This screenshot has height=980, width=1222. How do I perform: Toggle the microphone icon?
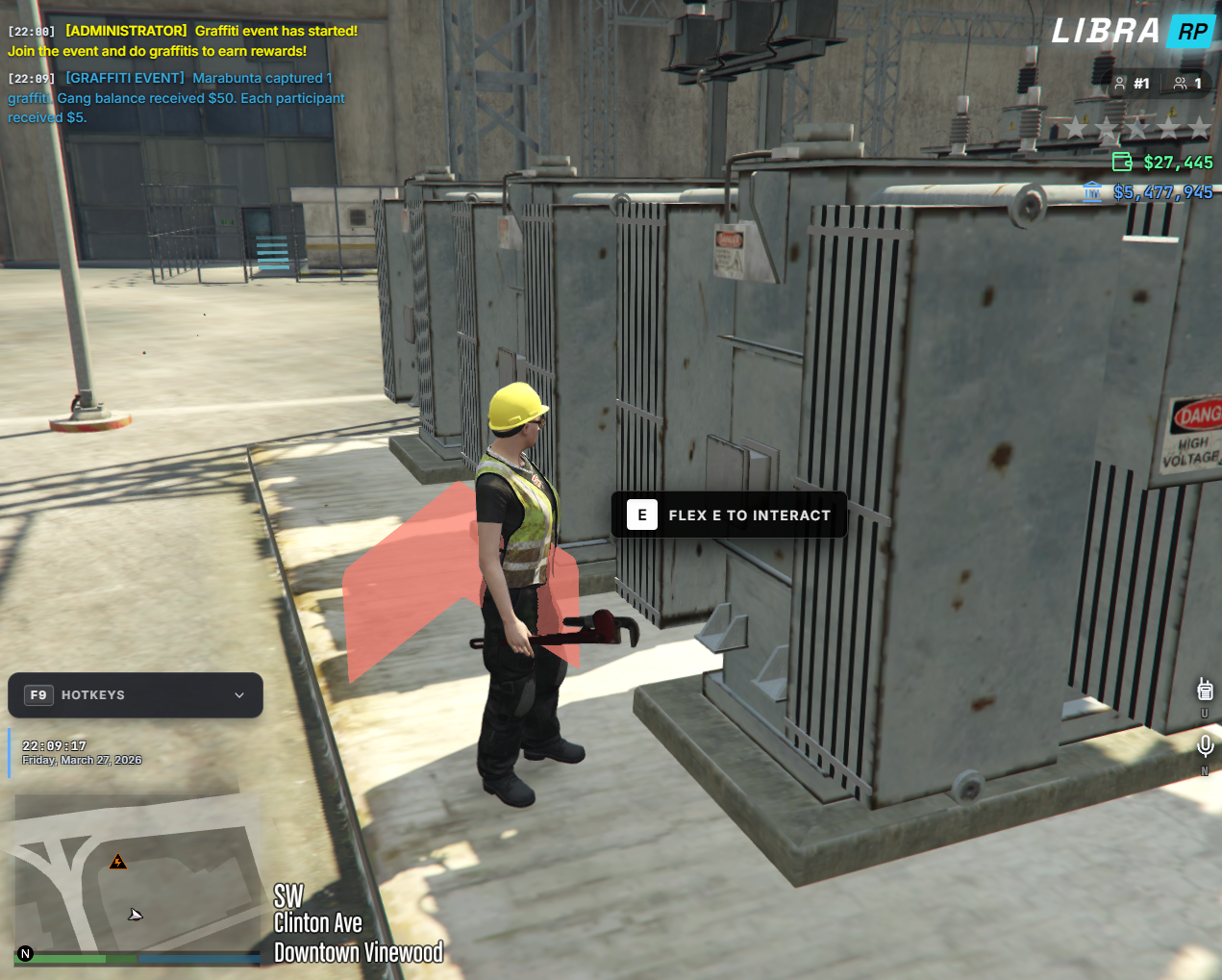point(1205,745)
